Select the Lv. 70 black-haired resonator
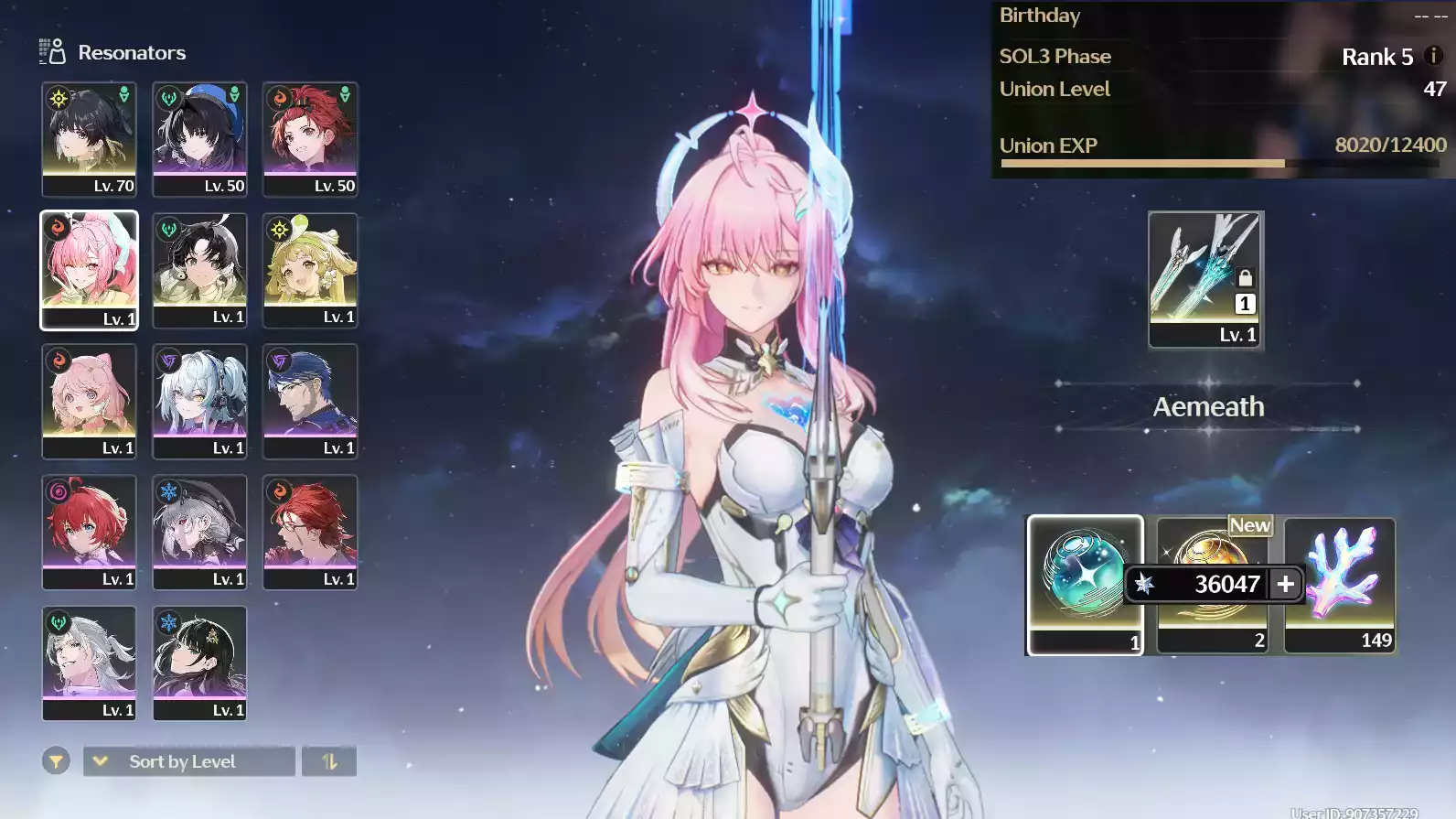Image resolution: width=1456 pixels, height=819 pixels. pyautogui.click(x=89, y=138)
